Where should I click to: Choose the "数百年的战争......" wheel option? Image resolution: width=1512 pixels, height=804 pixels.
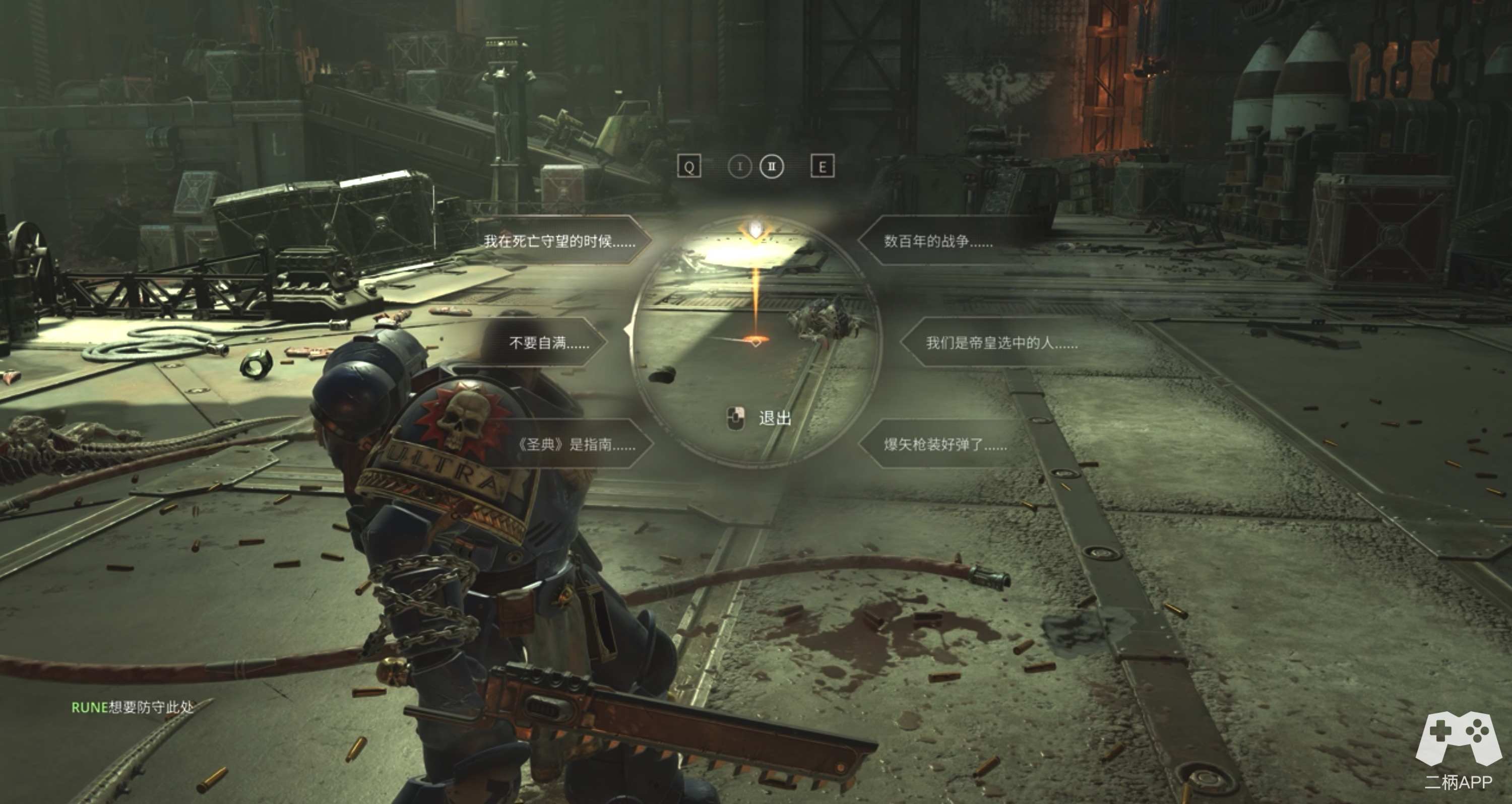938,241
